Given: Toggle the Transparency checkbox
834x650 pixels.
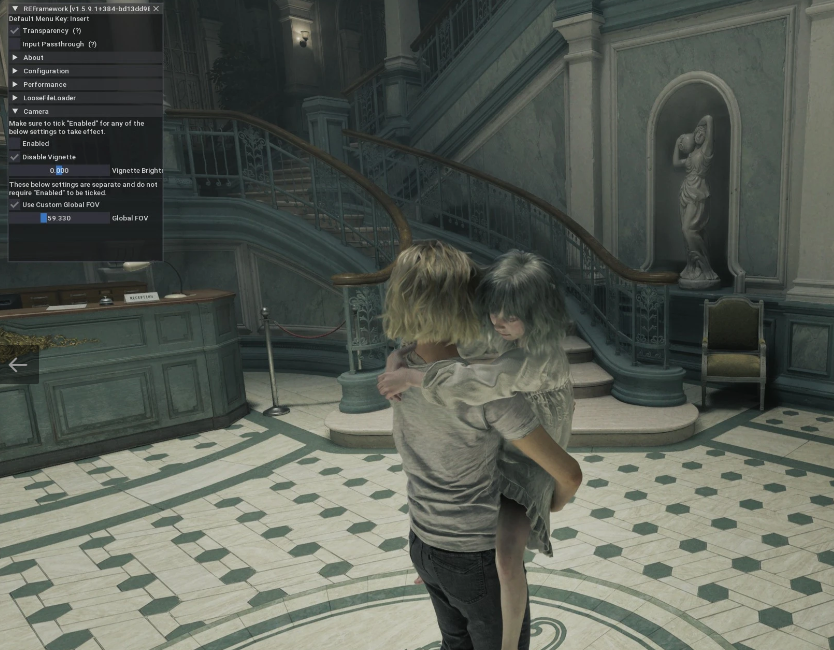Looking at the screenshot, I should (14, 31).
